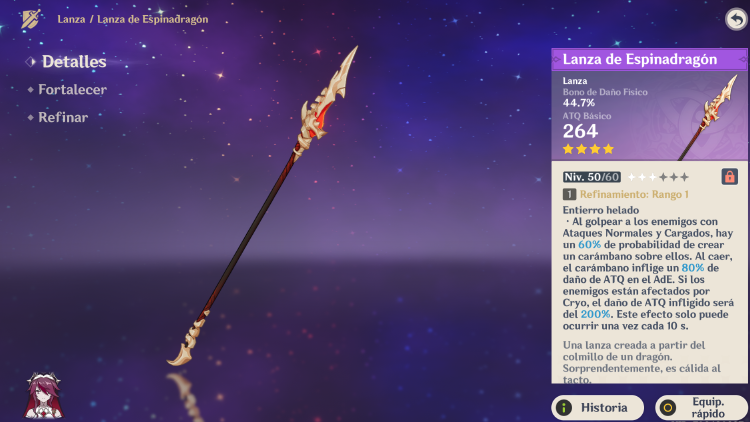
Task: Select the Refinar tab
Action: coord(63,118)
